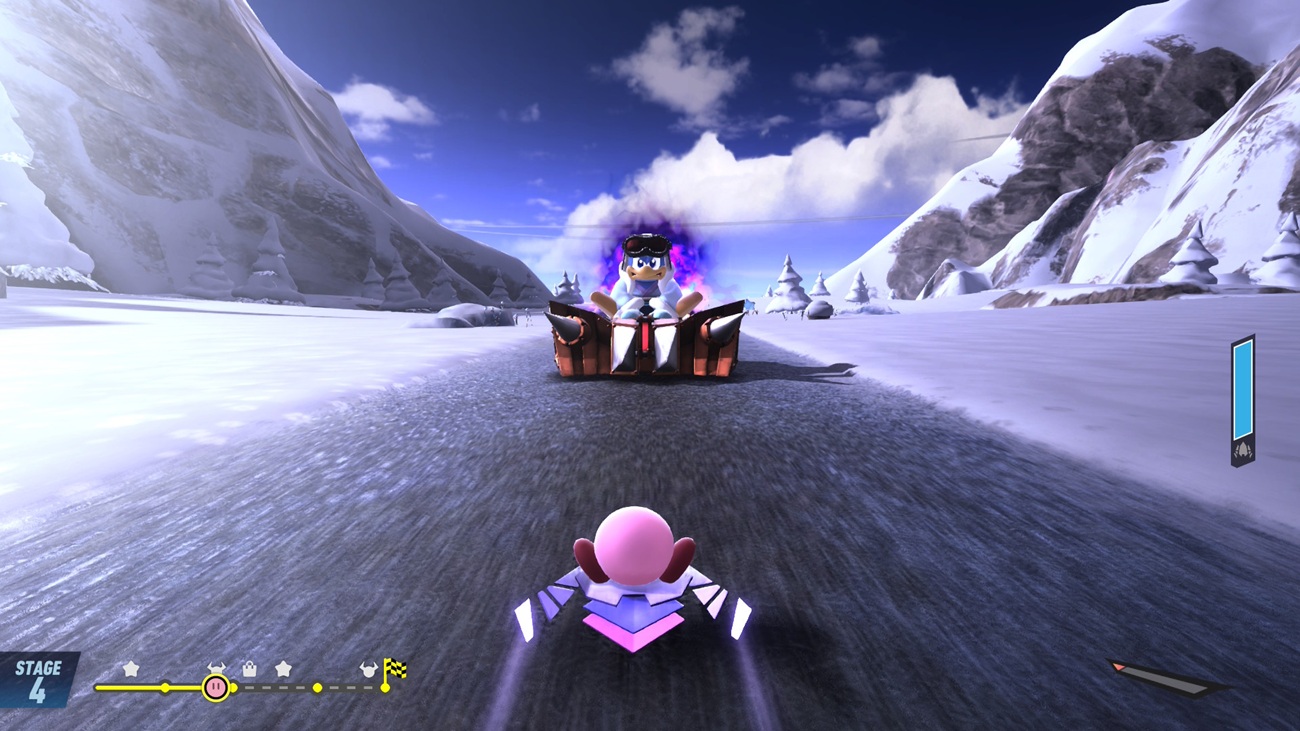Click the shopping bag icon on the track
1300x731 pixels.
coord(250,669)
